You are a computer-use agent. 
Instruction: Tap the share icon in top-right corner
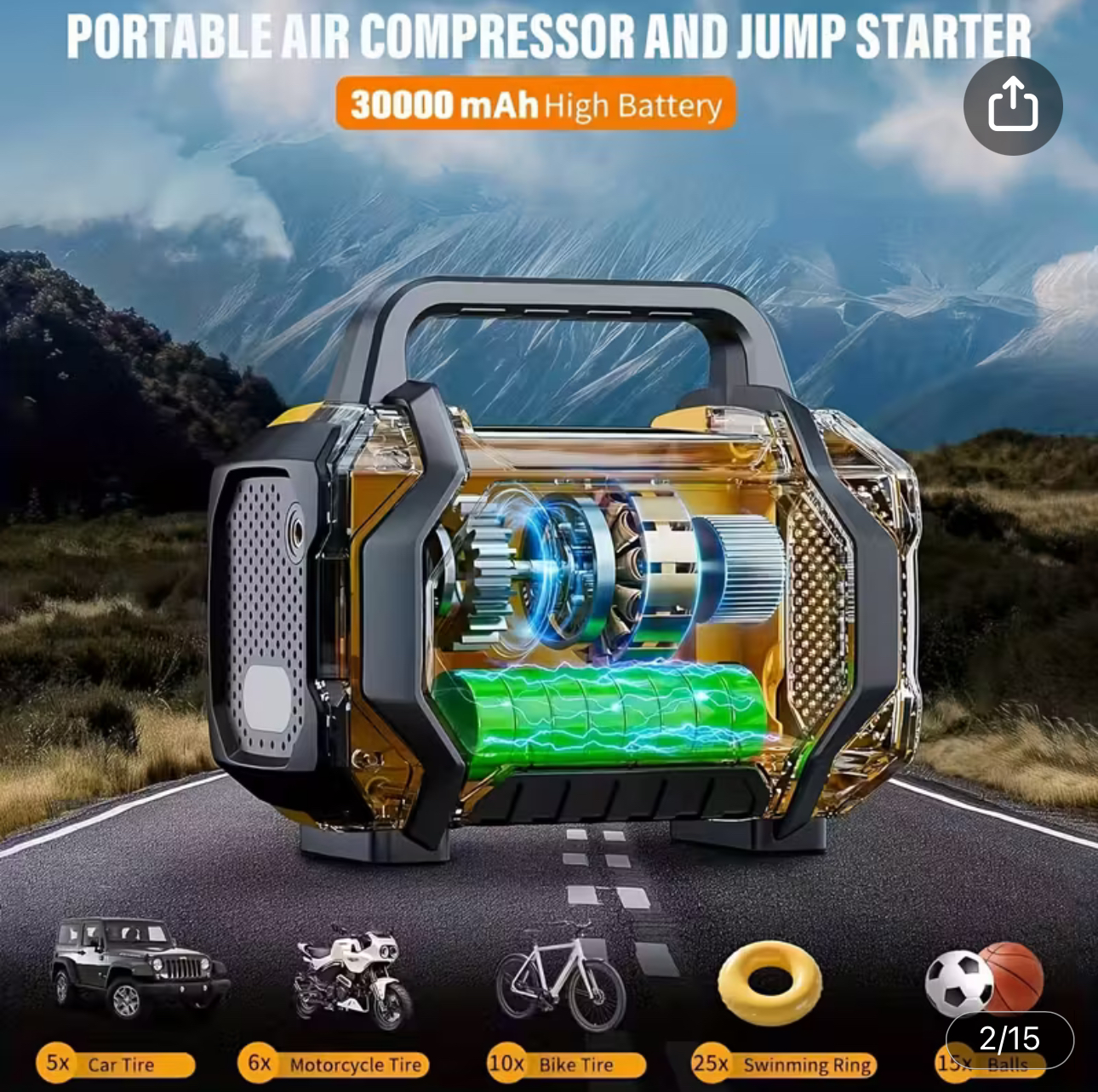coord(1011,103)
